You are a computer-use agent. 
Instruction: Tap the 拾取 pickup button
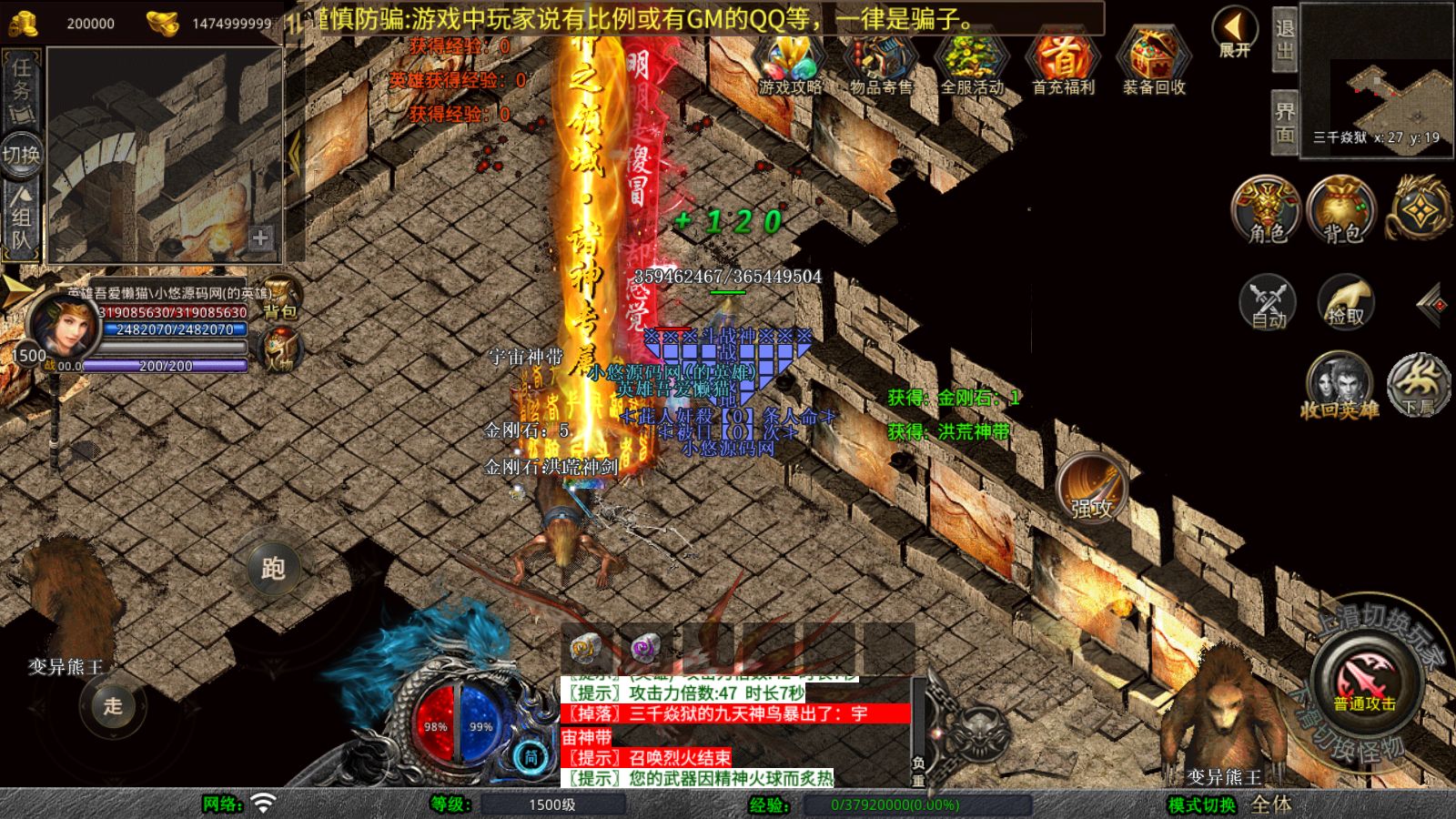pyautogui.click(x=1345, y=302)
